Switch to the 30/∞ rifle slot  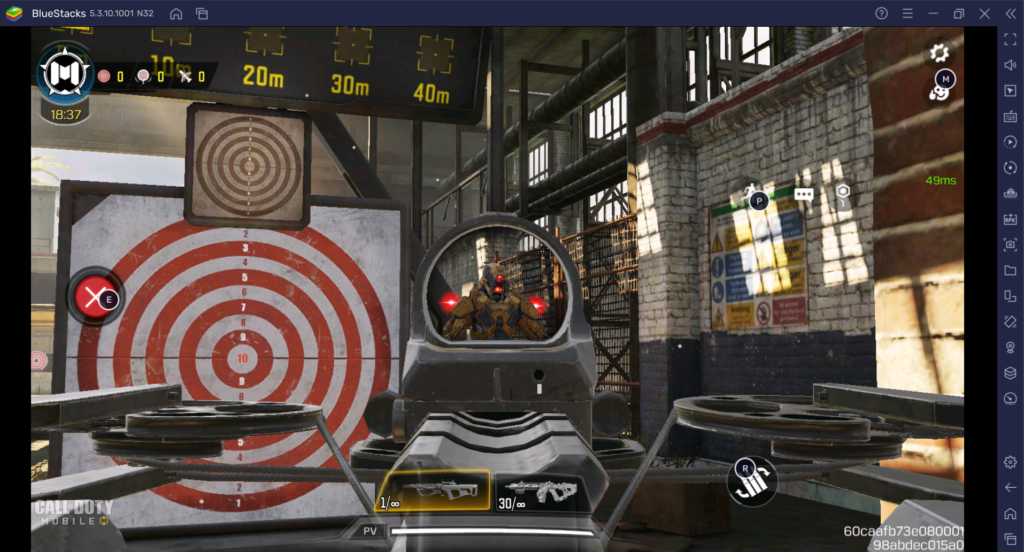[x=536, y=490]
